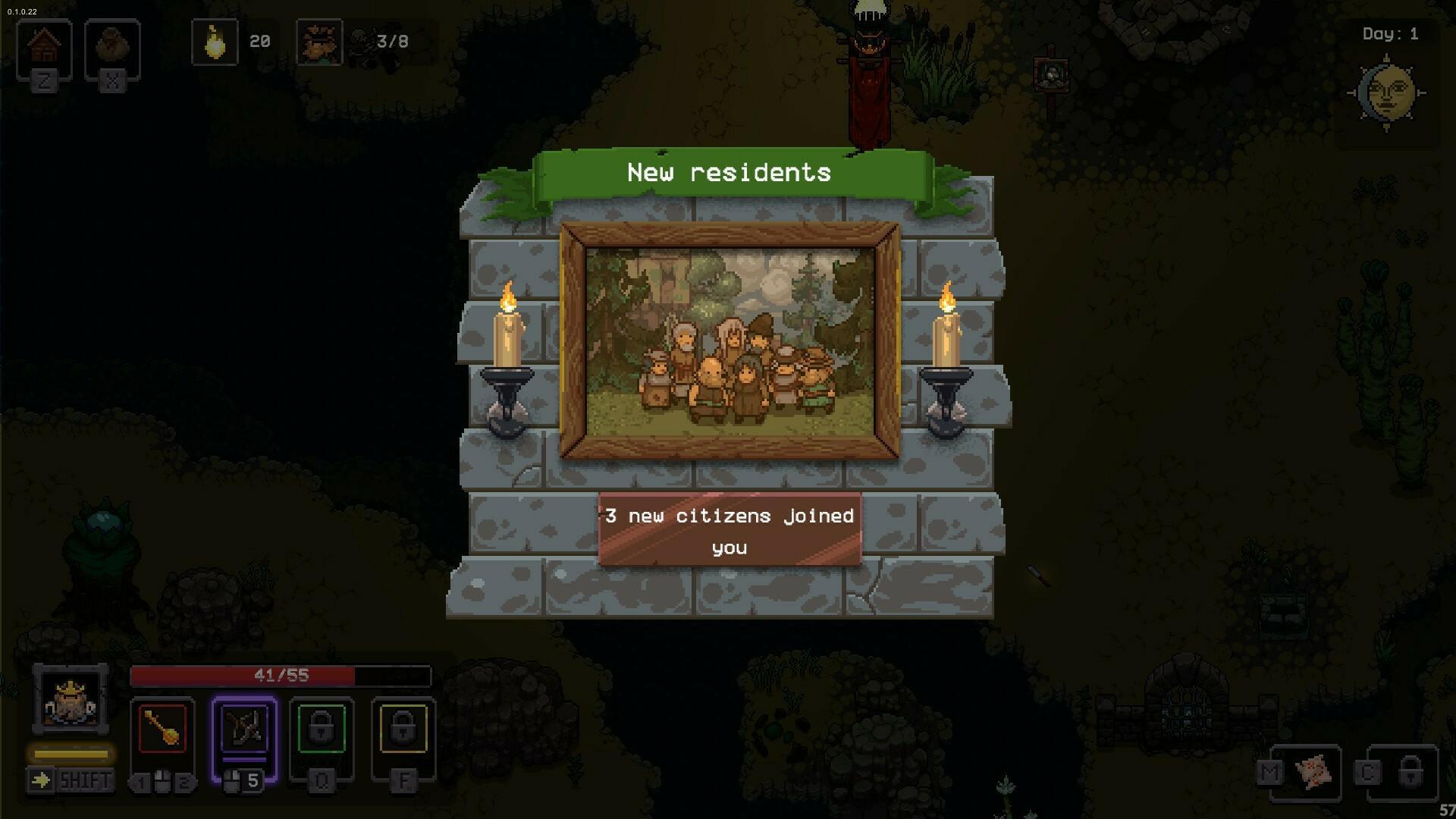Click the flame resource icon showing 20

coord(215,42)
